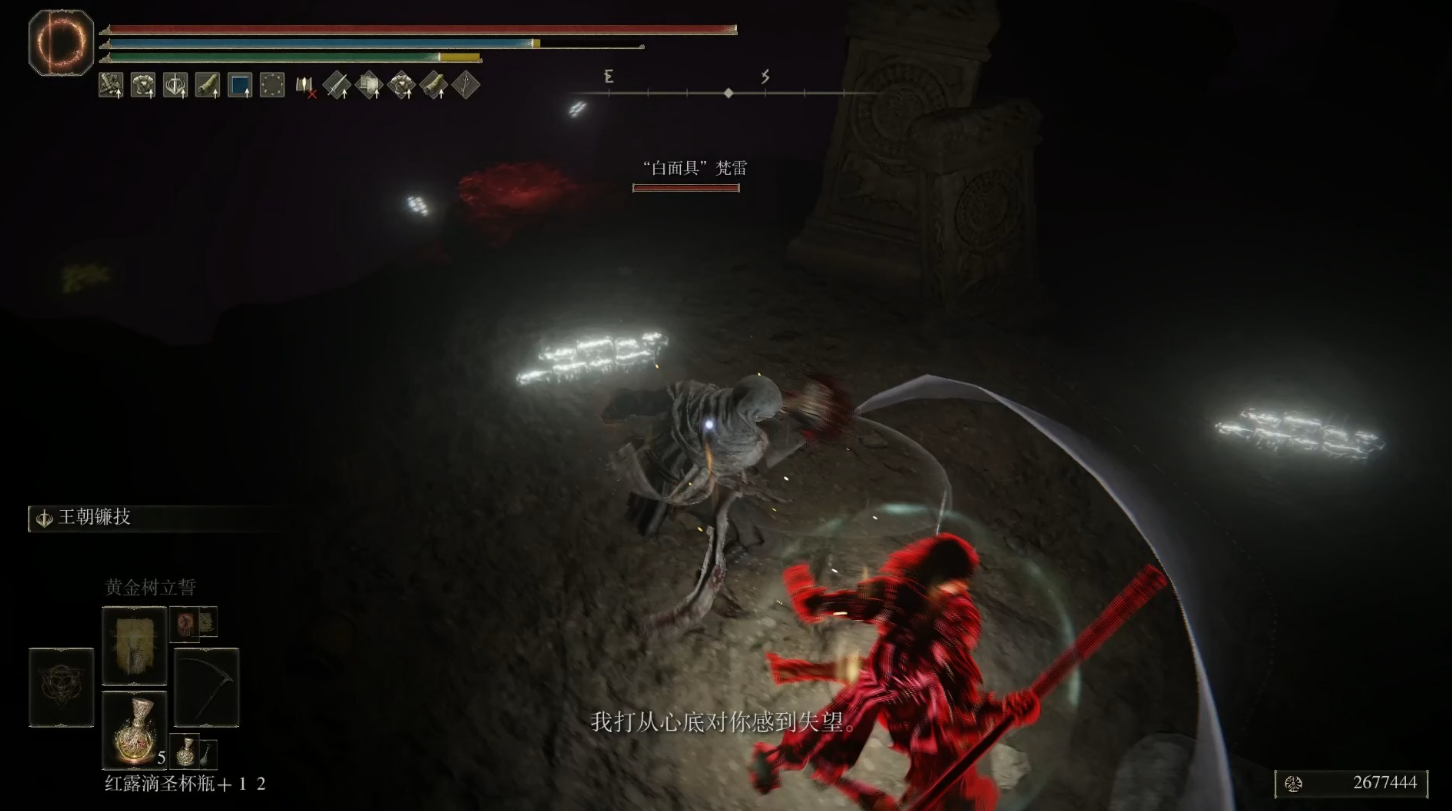Click the Great Rune circle icon

[x=60, y=42]
